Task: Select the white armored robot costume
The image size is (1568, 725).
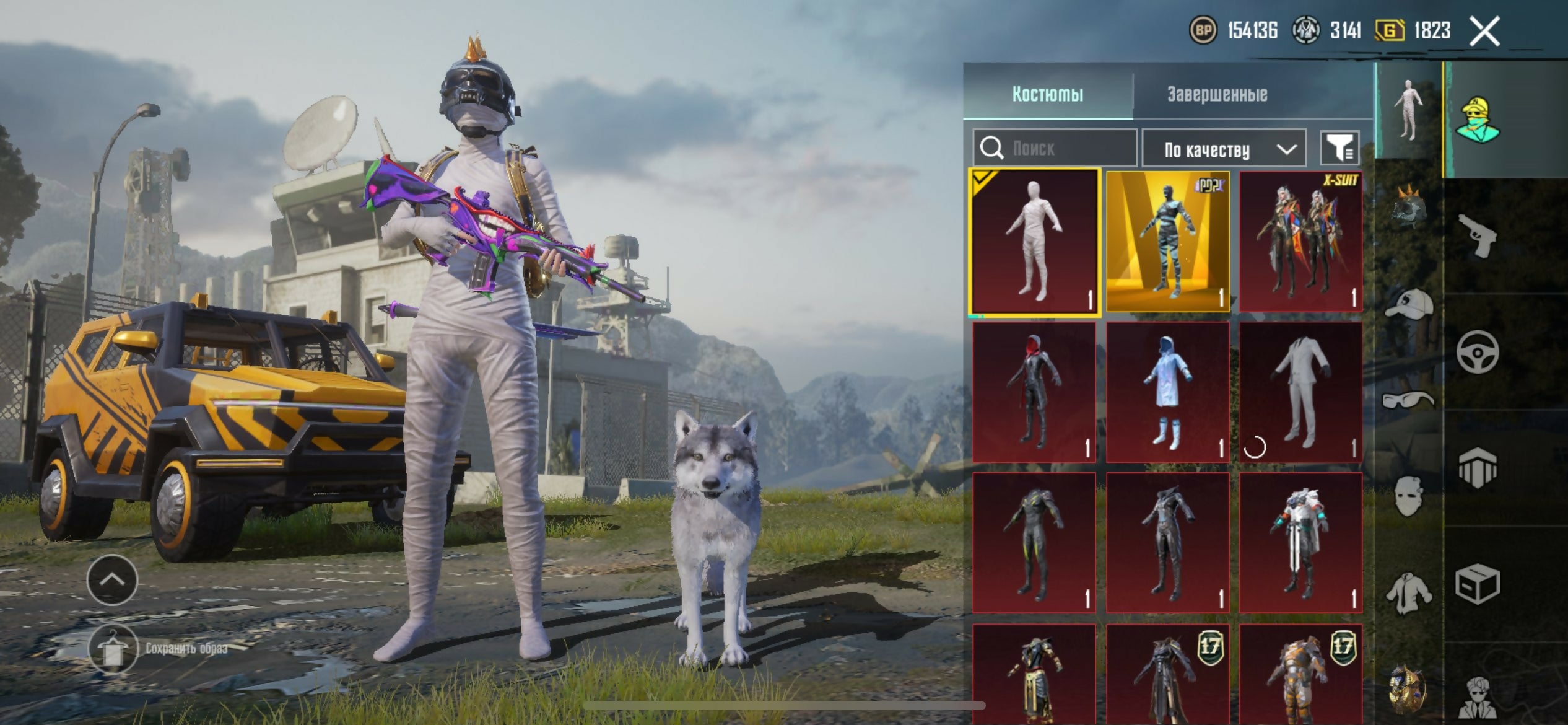Action: click(1300, 543)
